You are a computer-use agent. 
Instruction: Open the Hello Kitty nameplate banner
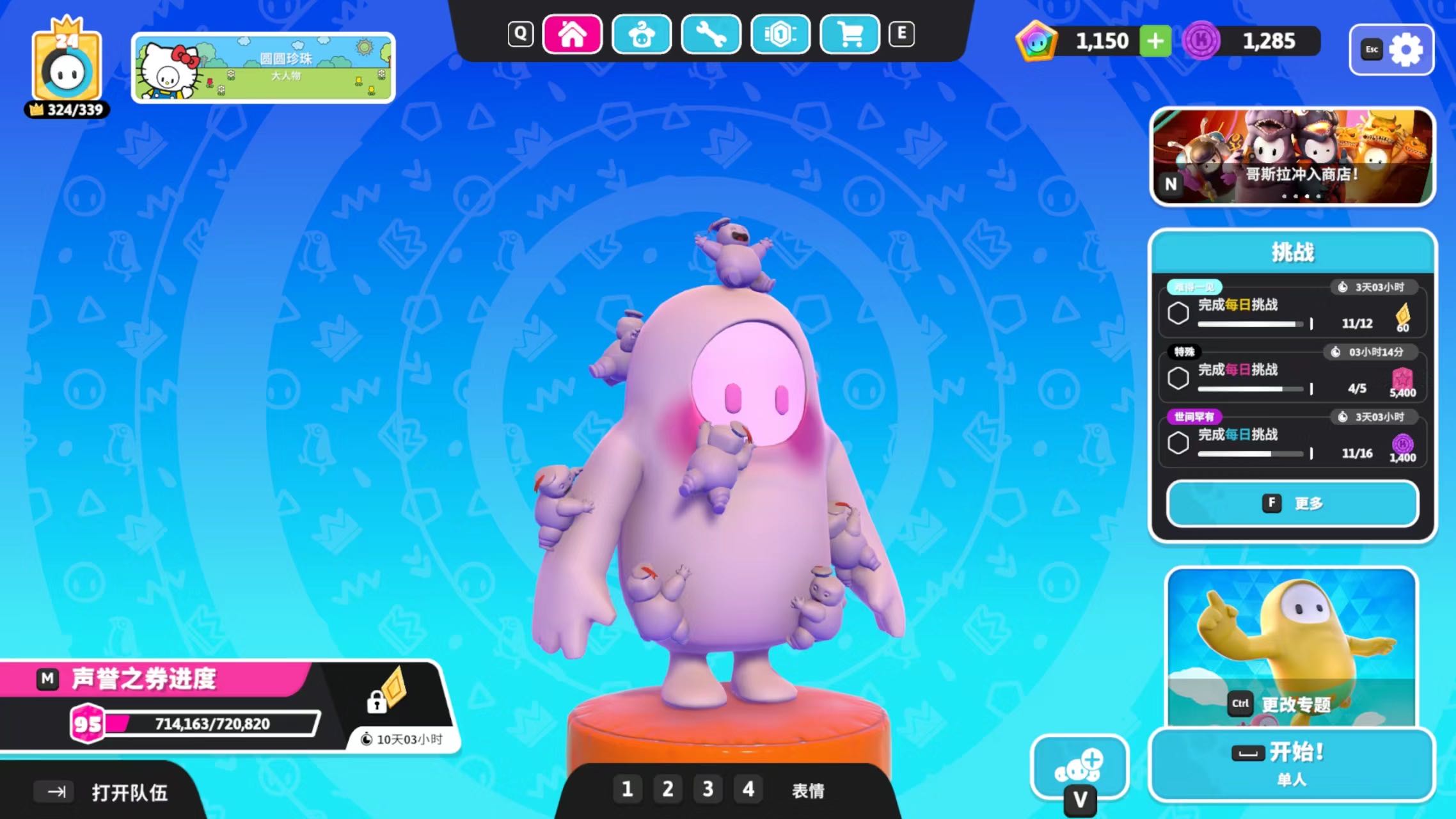263,68
